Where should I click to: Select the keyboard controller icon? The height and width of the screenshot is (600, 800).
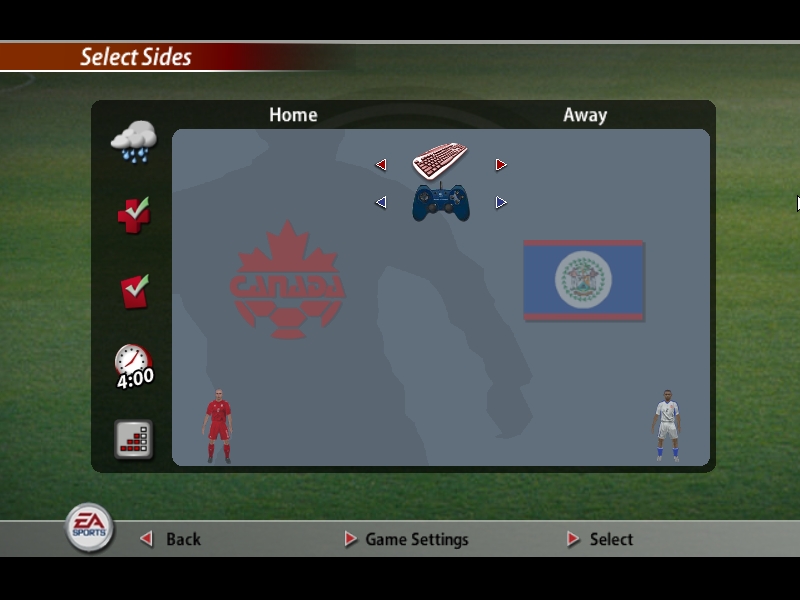tap(440, 160)
